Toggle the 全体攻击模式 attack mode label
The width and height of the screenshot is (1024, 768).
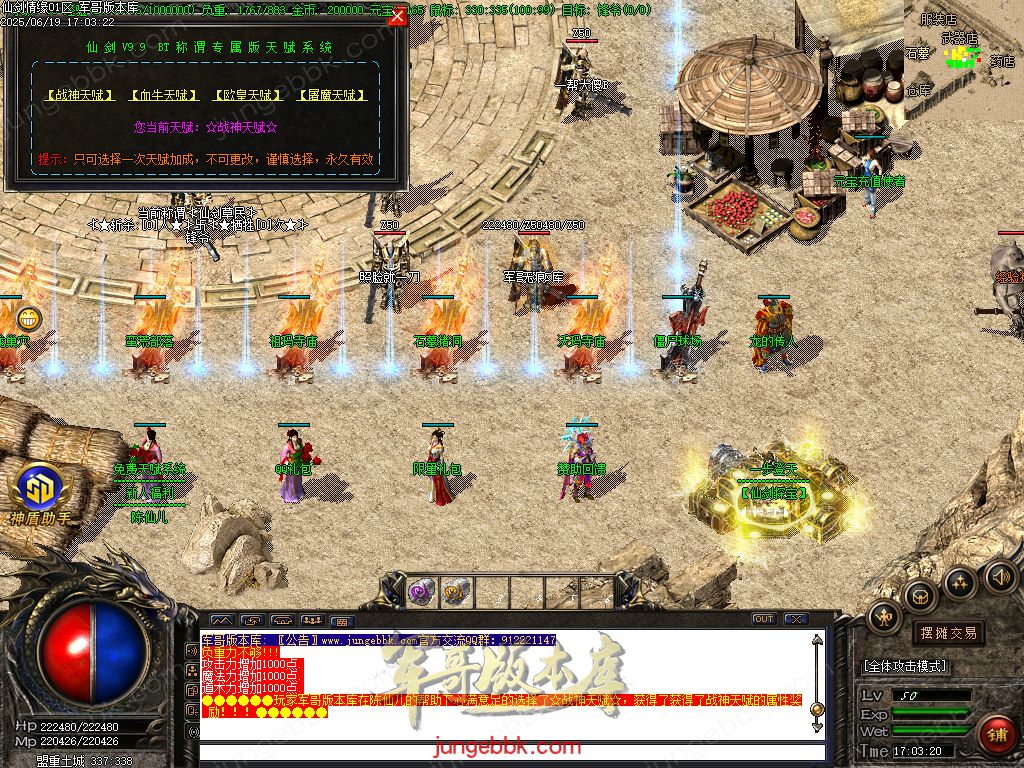click(x=905, y=666)
